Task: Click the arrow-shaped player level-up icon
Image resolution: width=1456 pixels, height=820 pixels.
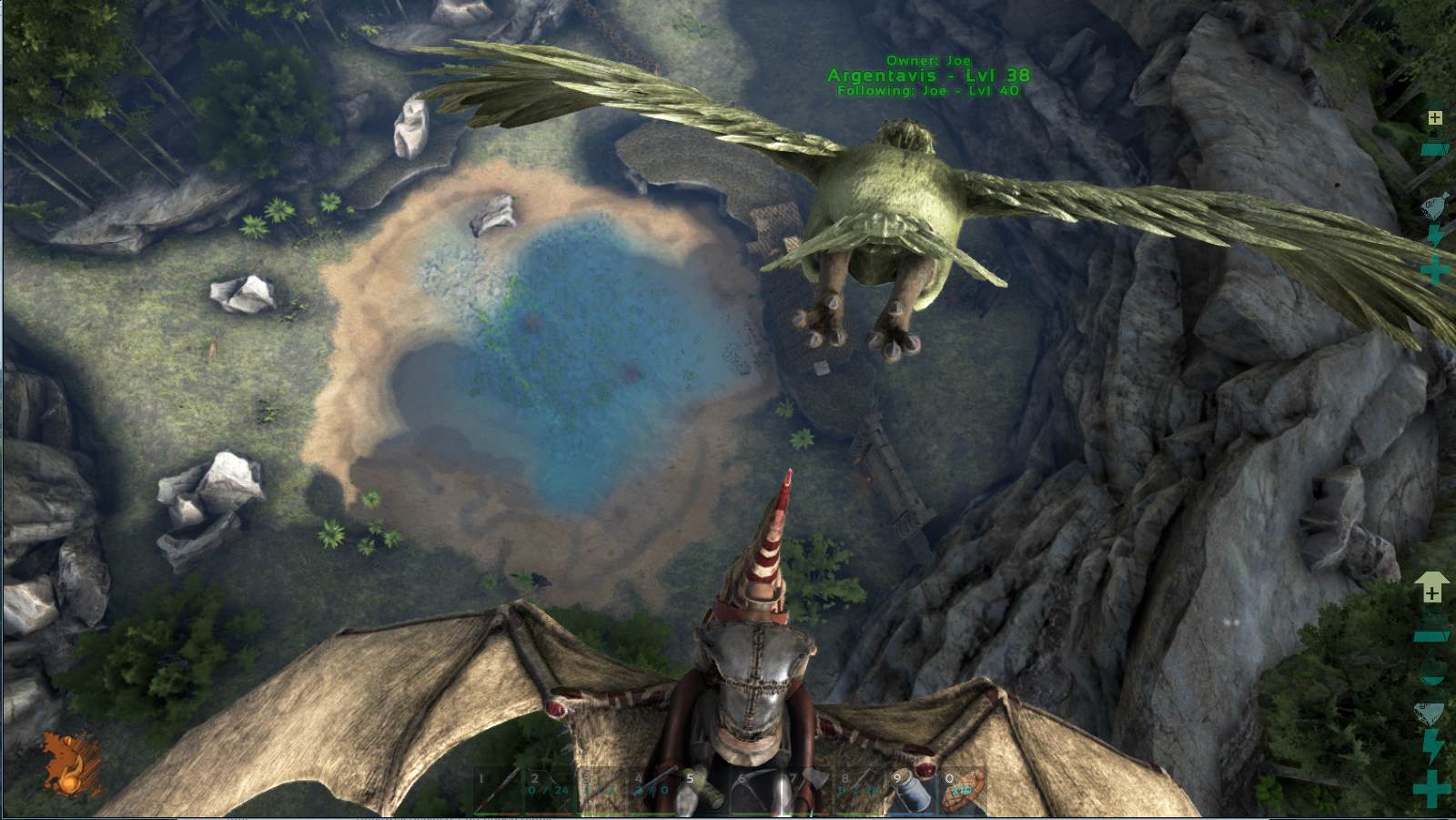Action: (1431, 588)
